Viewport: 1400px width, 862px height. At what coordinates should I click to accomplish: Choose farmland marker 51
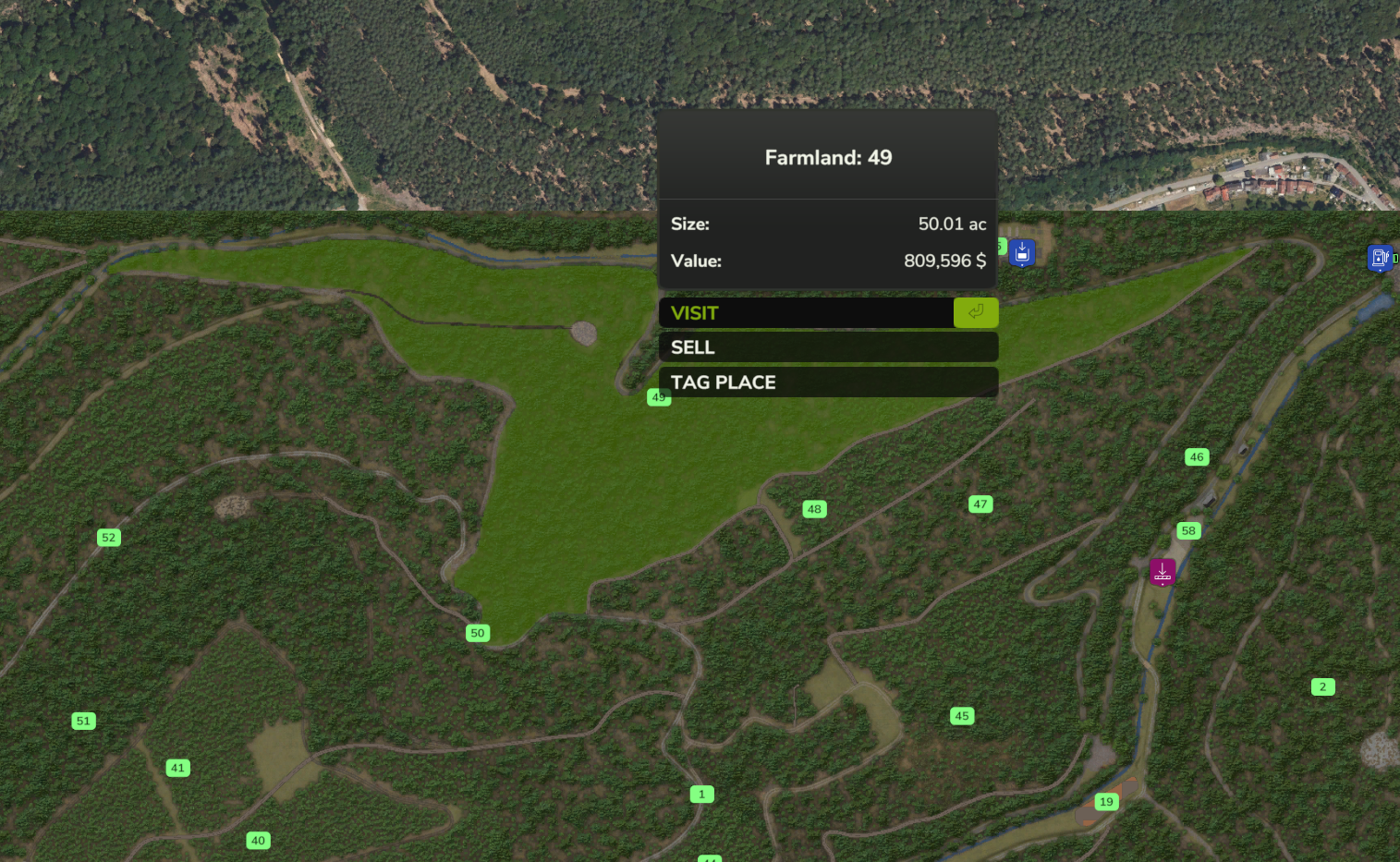84,722
